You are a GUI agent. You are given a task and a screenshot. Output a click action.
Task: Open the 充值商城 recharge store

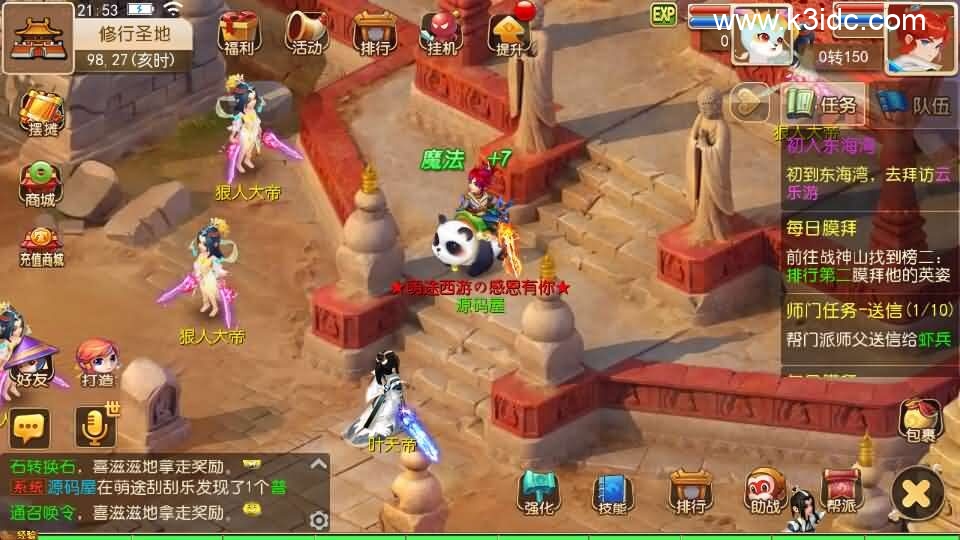tap(41, 247)
